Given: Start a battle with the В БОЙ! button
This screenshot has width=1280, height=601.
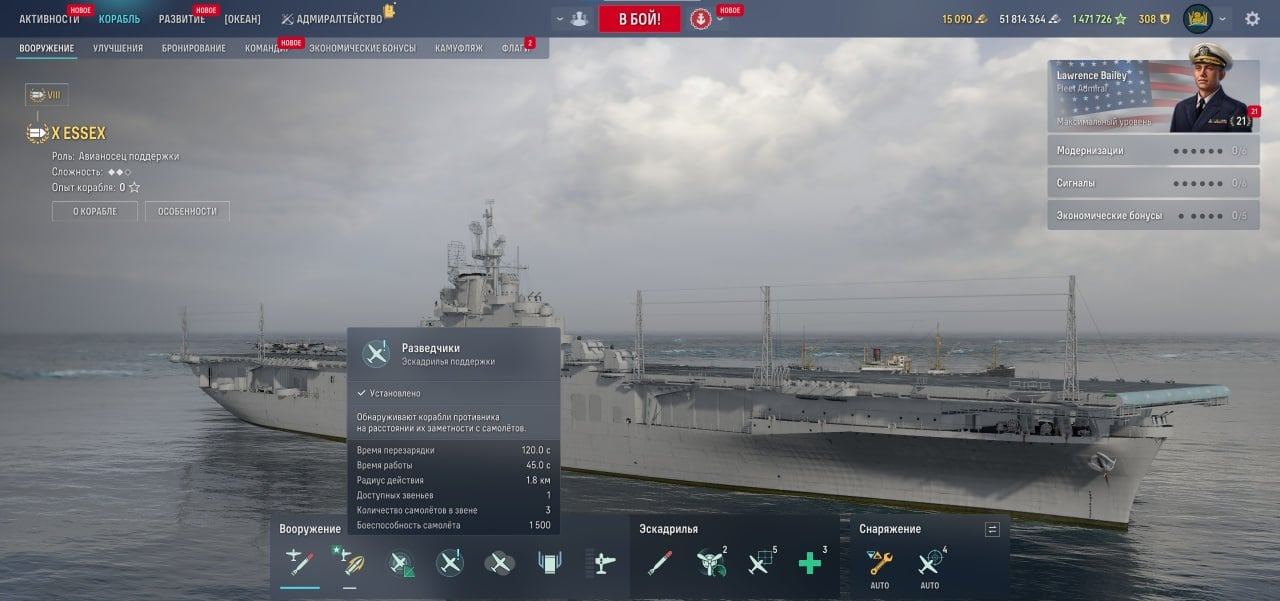Looking at the screenshot, I should tap(639, 19).
